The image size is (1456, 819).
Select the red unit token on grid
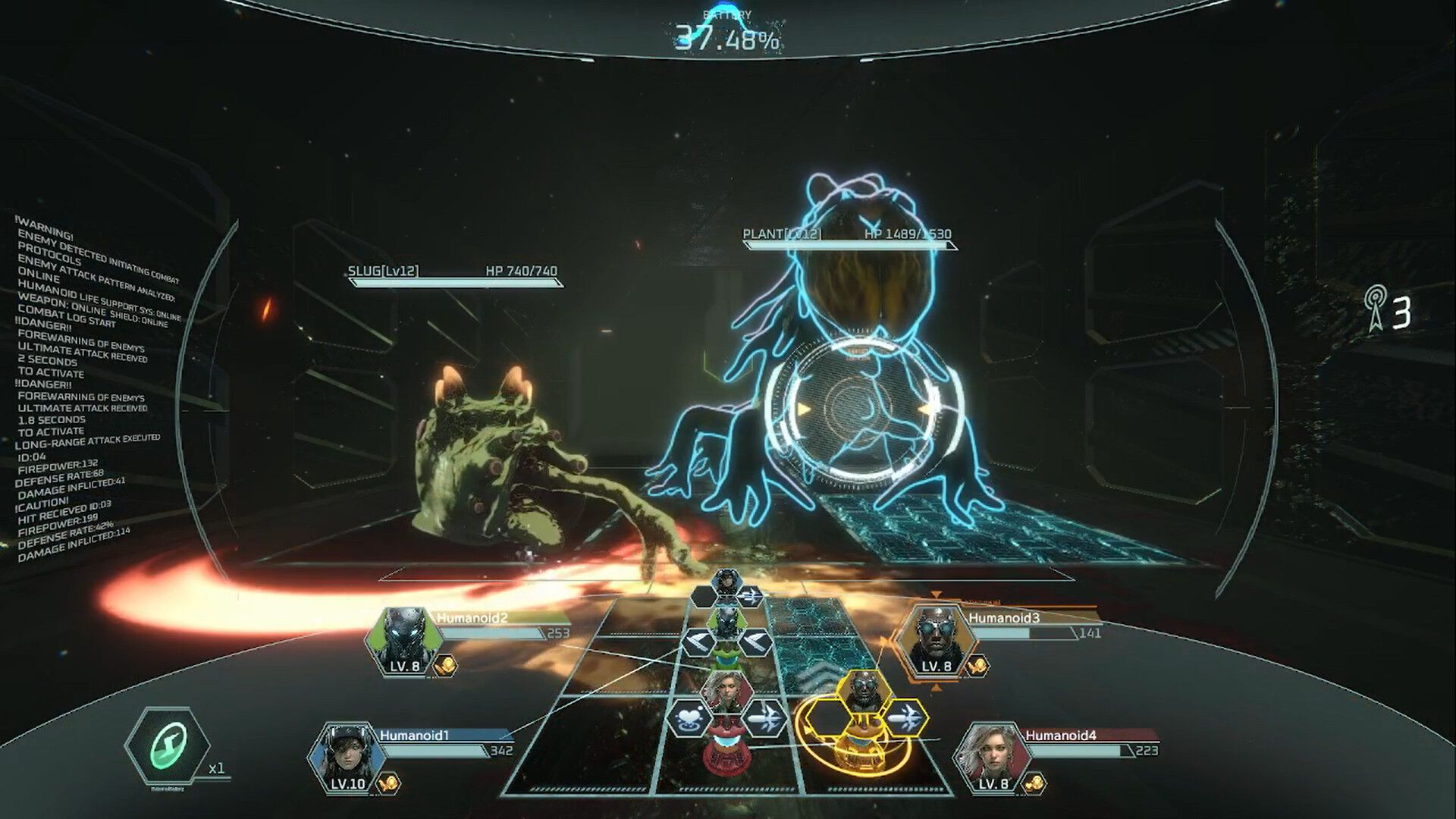[723, 749]
